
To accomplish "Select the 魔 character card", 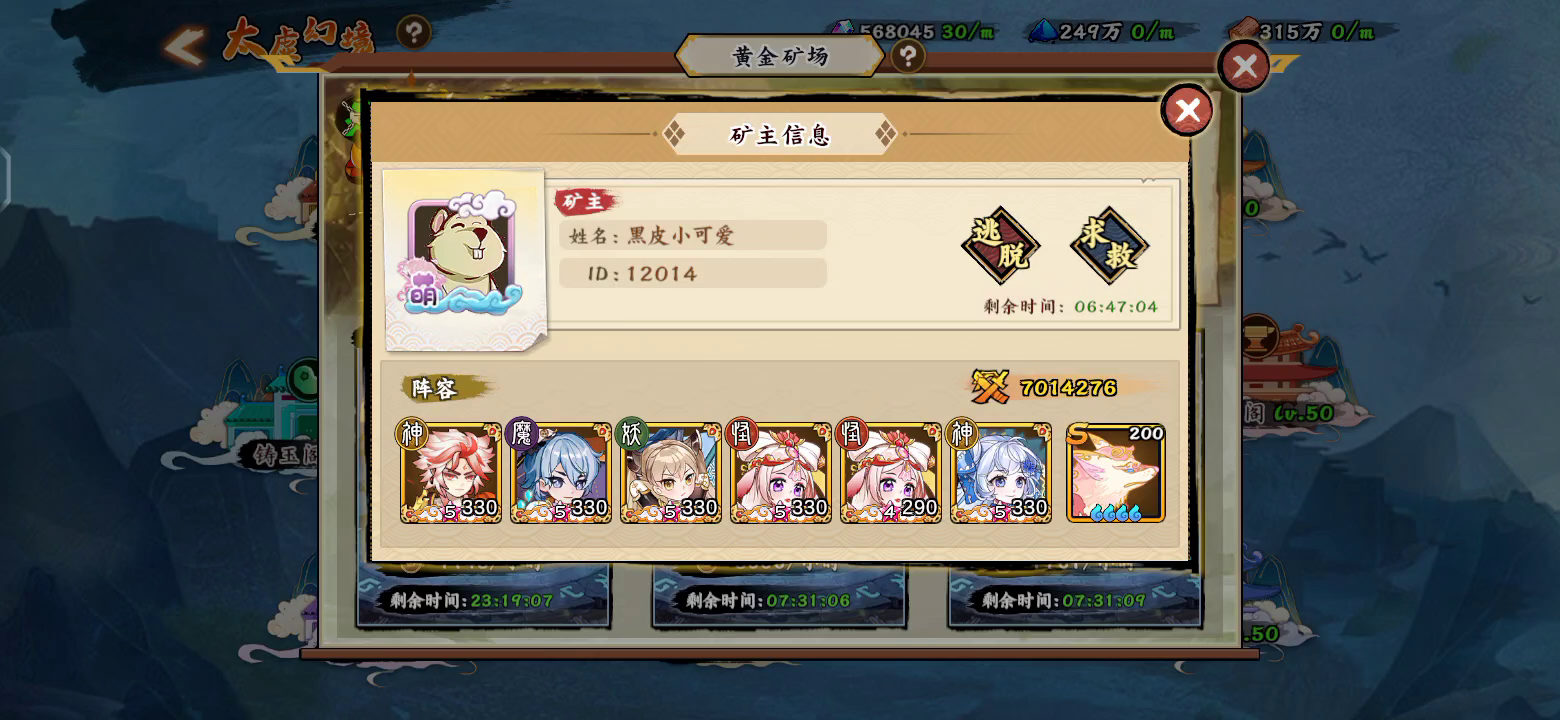I will click(560, 470).
